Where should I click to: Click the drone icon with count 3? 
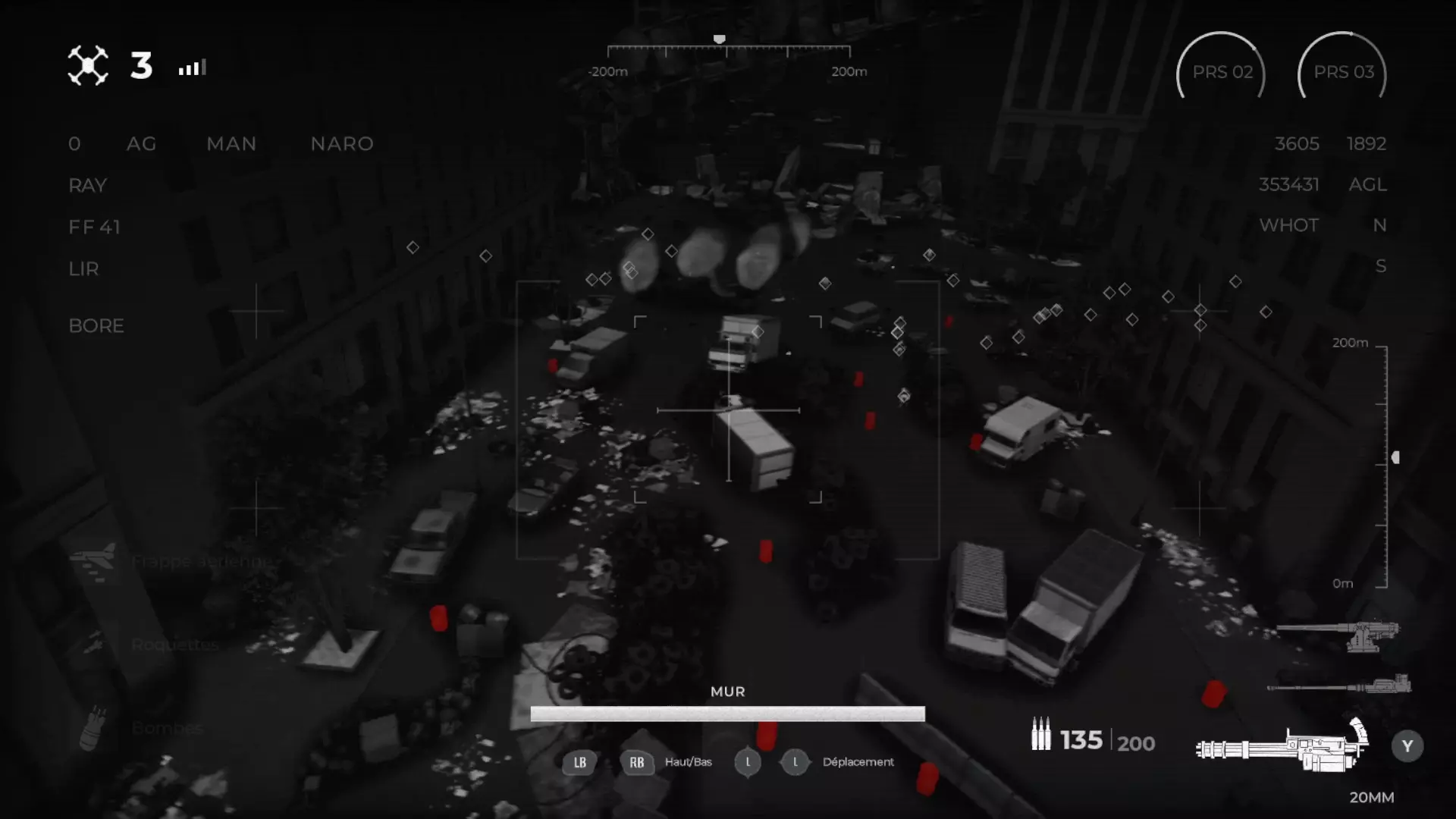(88, 66)
